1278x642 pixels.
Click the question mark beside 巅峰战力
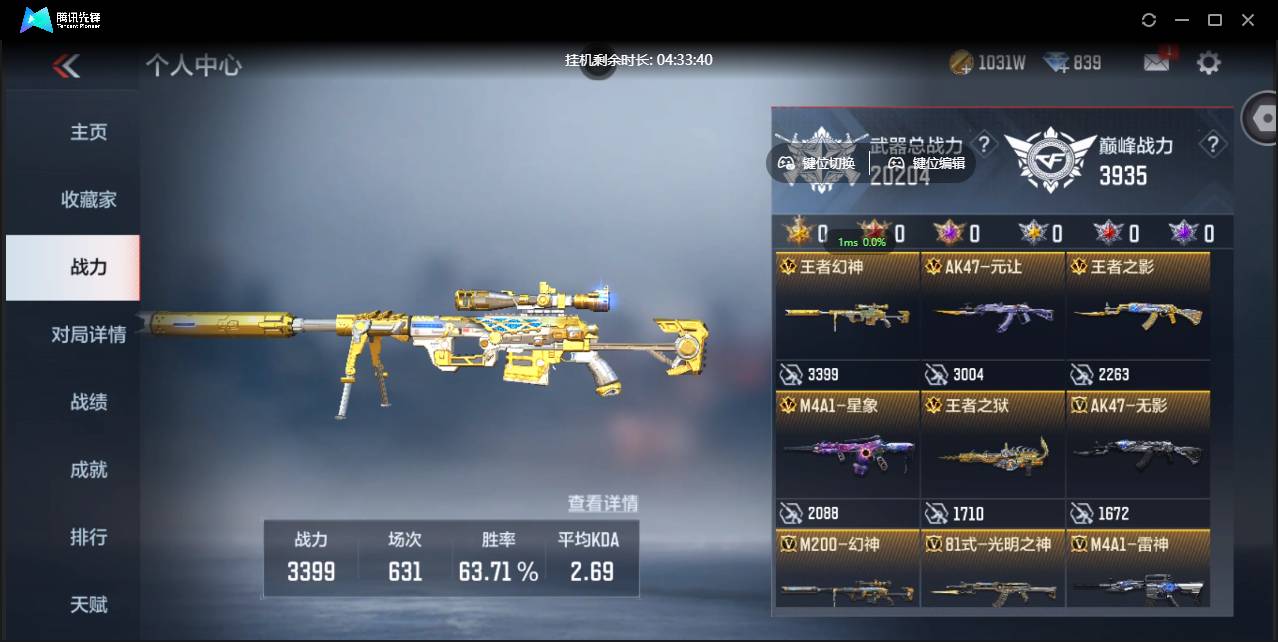tap(1213, 145)
